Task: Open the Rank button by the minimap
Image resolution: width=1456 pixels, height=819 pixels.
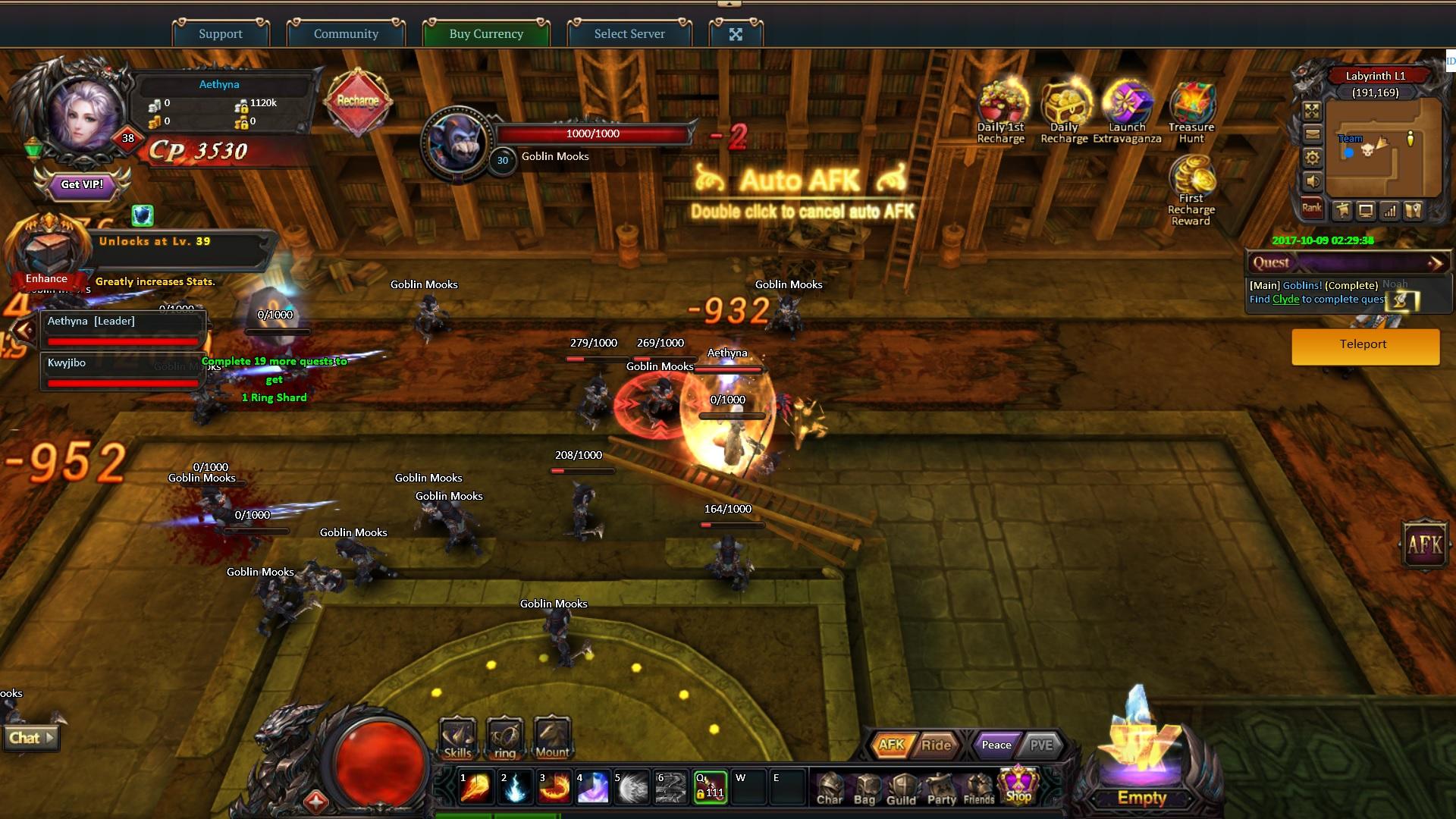Action: tap(1311, 208)
